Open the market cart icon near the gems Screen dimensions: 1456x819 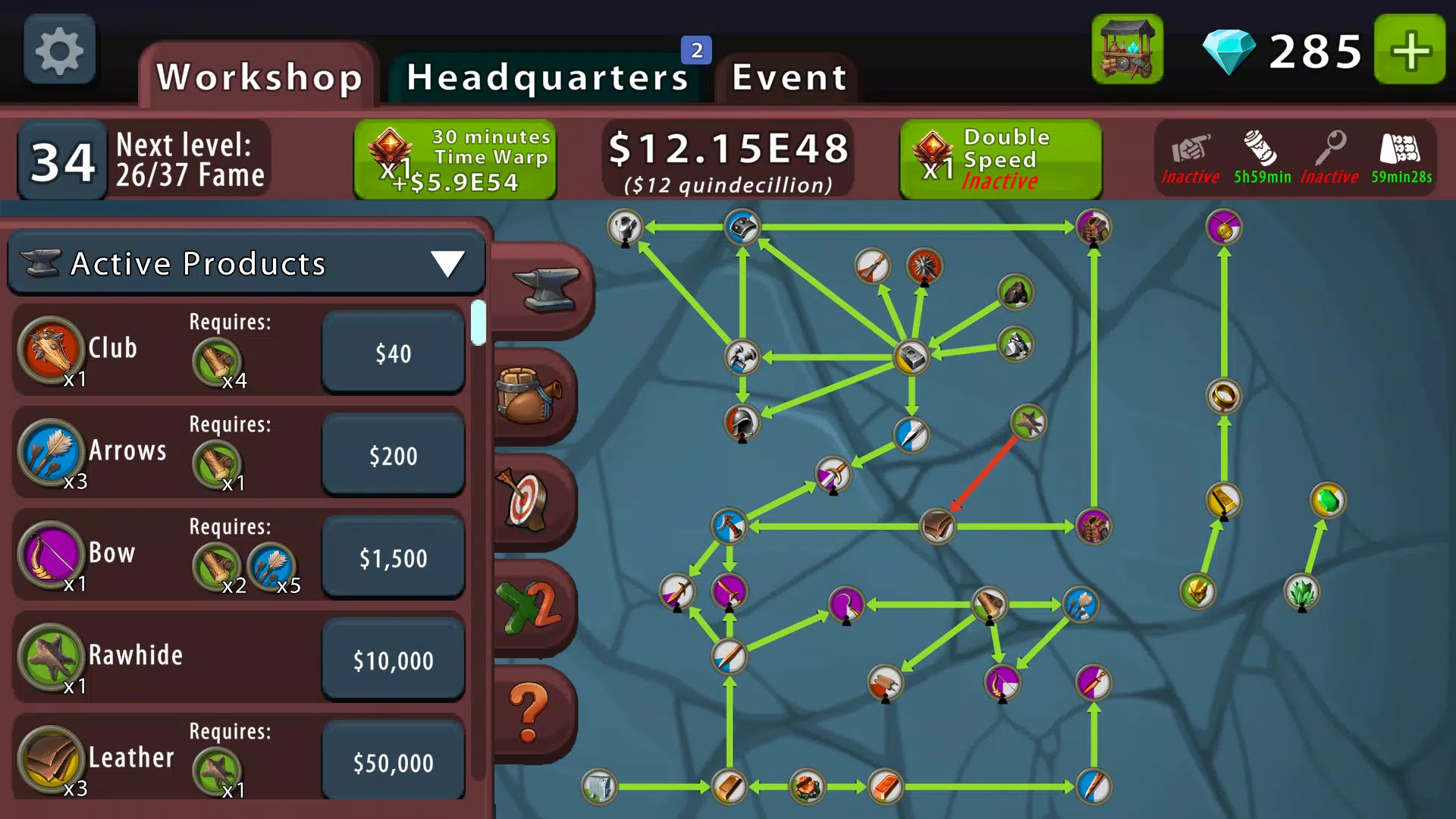point(1127,50)
